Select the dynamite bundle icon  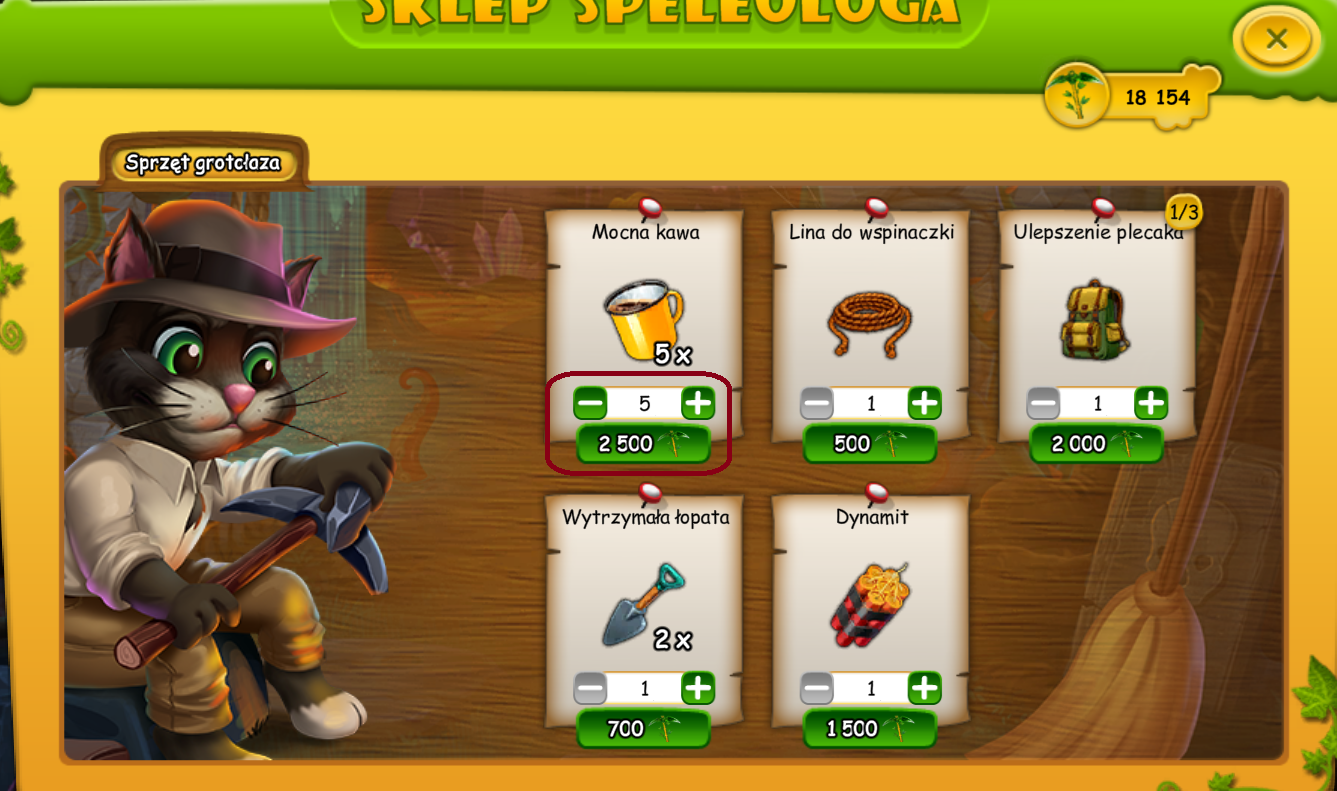pos(869,603)
